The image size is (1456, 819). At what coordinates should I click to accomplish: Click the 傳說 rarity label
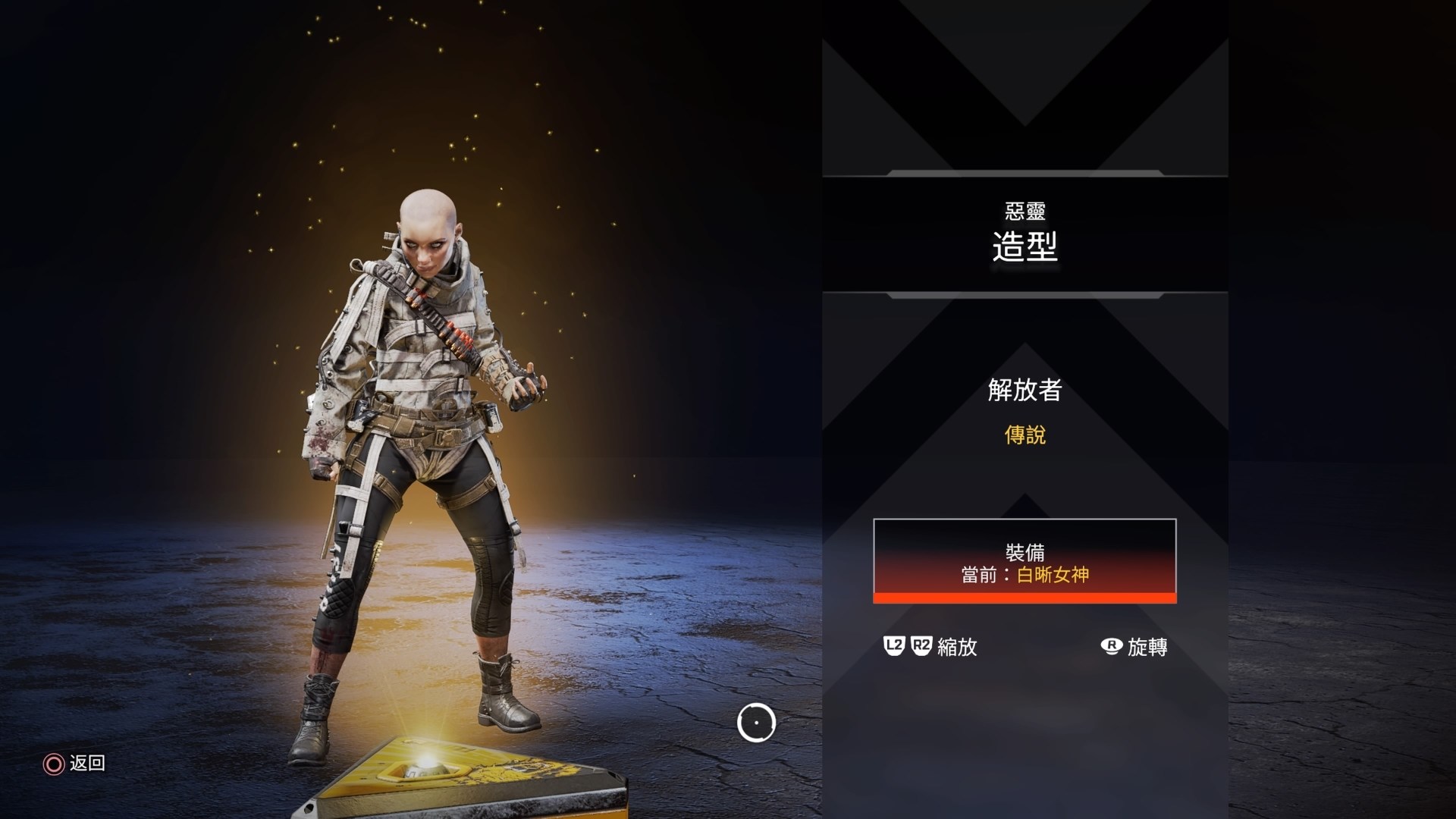pyautogui.click(x=1025, y=436)
